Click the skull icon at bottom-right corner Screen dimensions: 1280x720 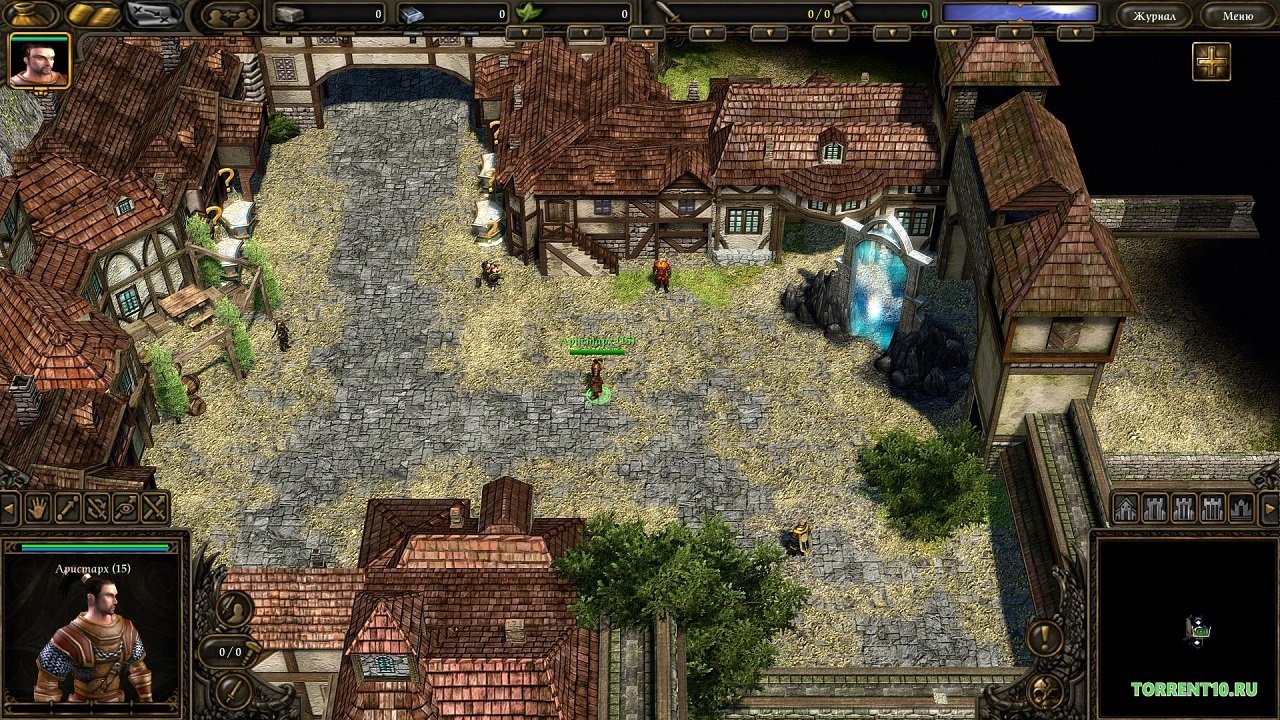[x=1047, y=693]
